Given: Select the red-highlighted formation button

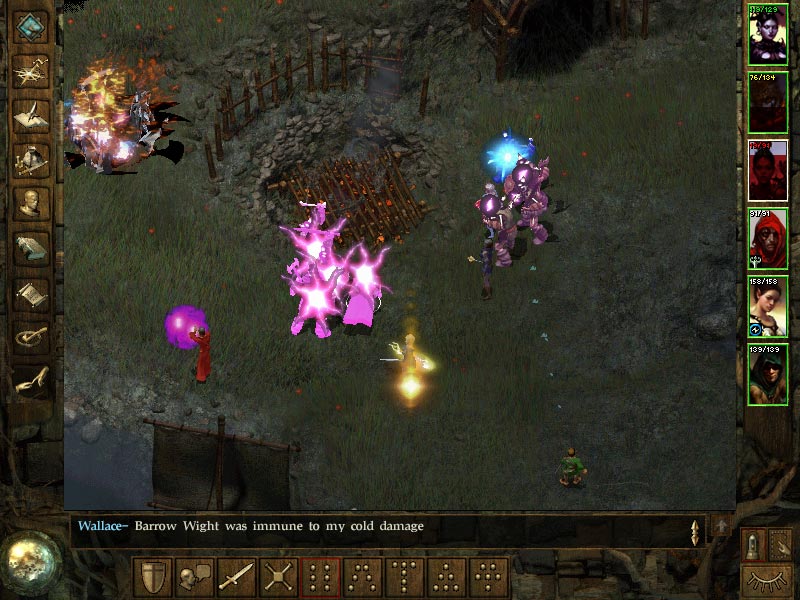Looking at the screenshot, I should tap(320, 577).
